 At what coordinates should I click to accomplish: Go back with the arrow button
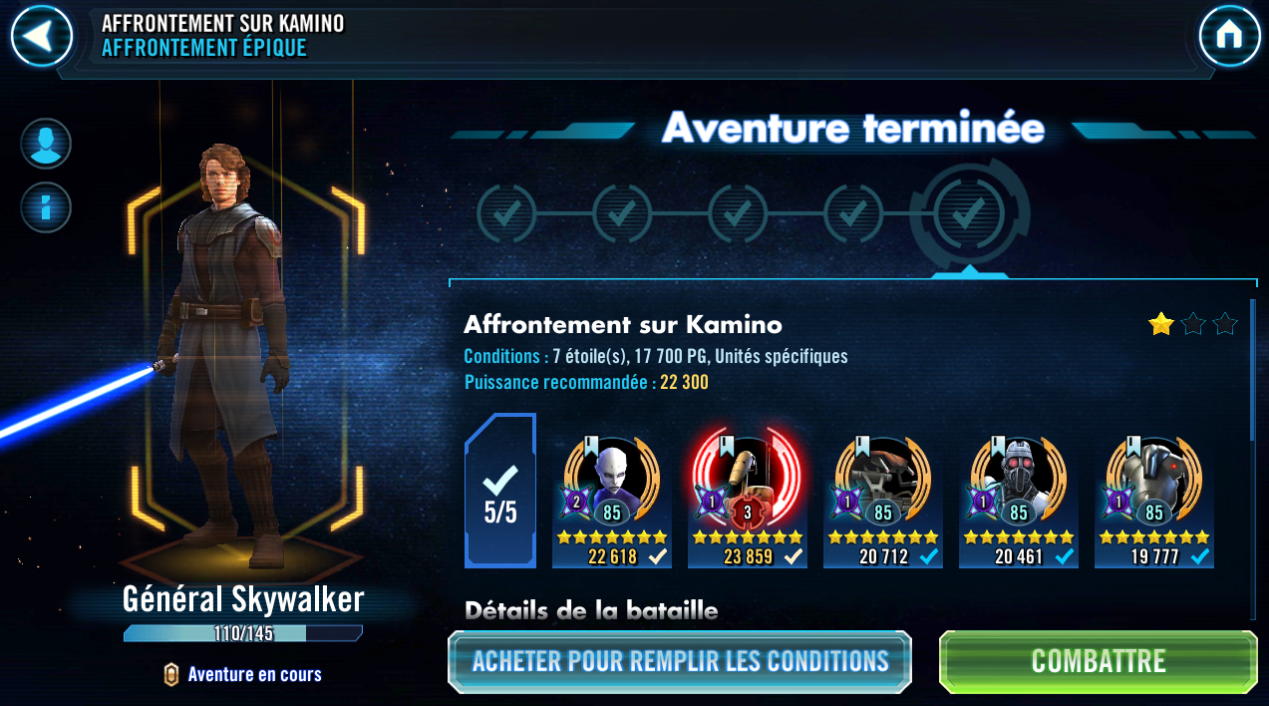41,36
